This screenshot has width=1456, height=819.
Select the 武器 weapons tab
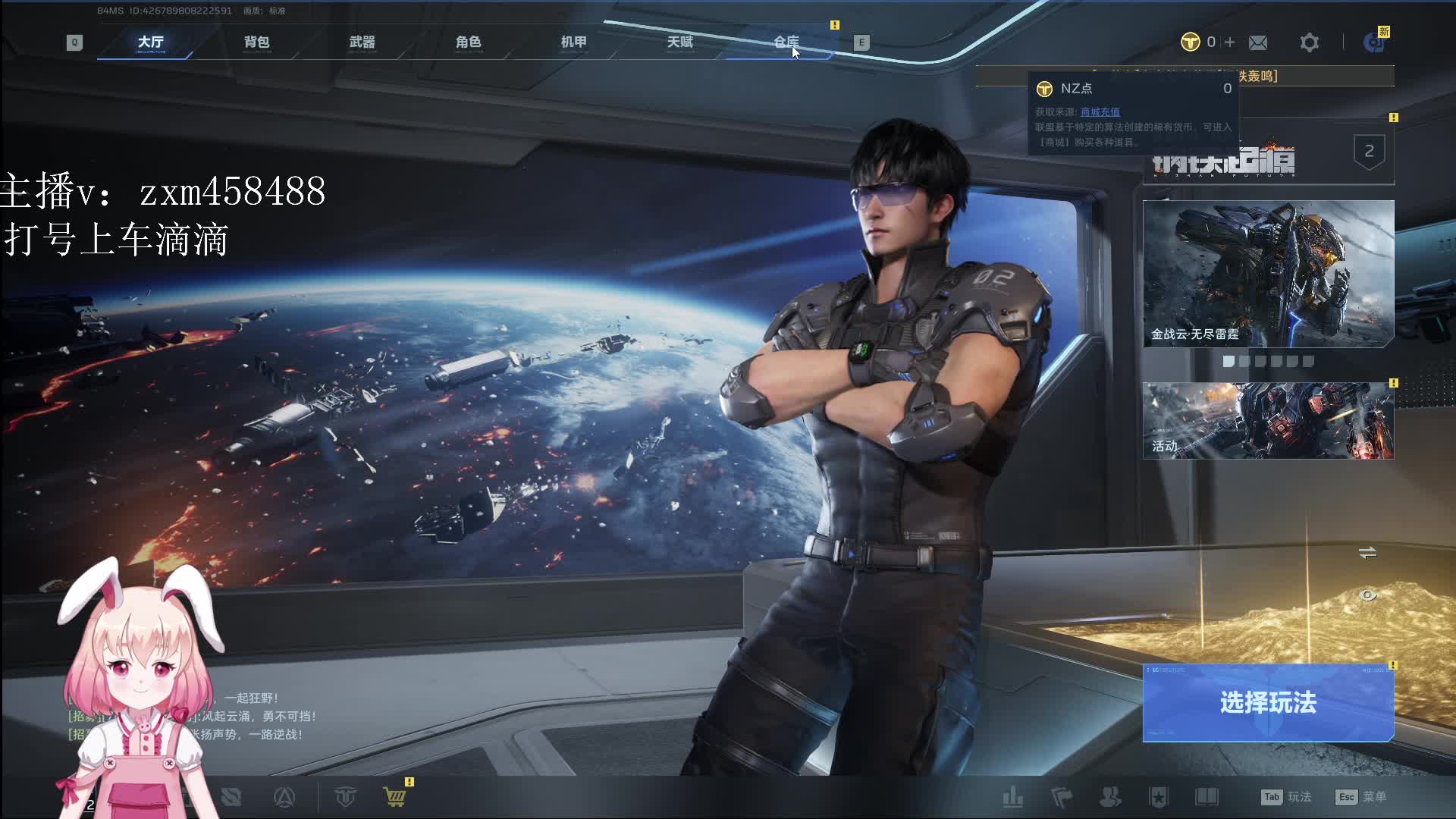(x=362, y=42)
